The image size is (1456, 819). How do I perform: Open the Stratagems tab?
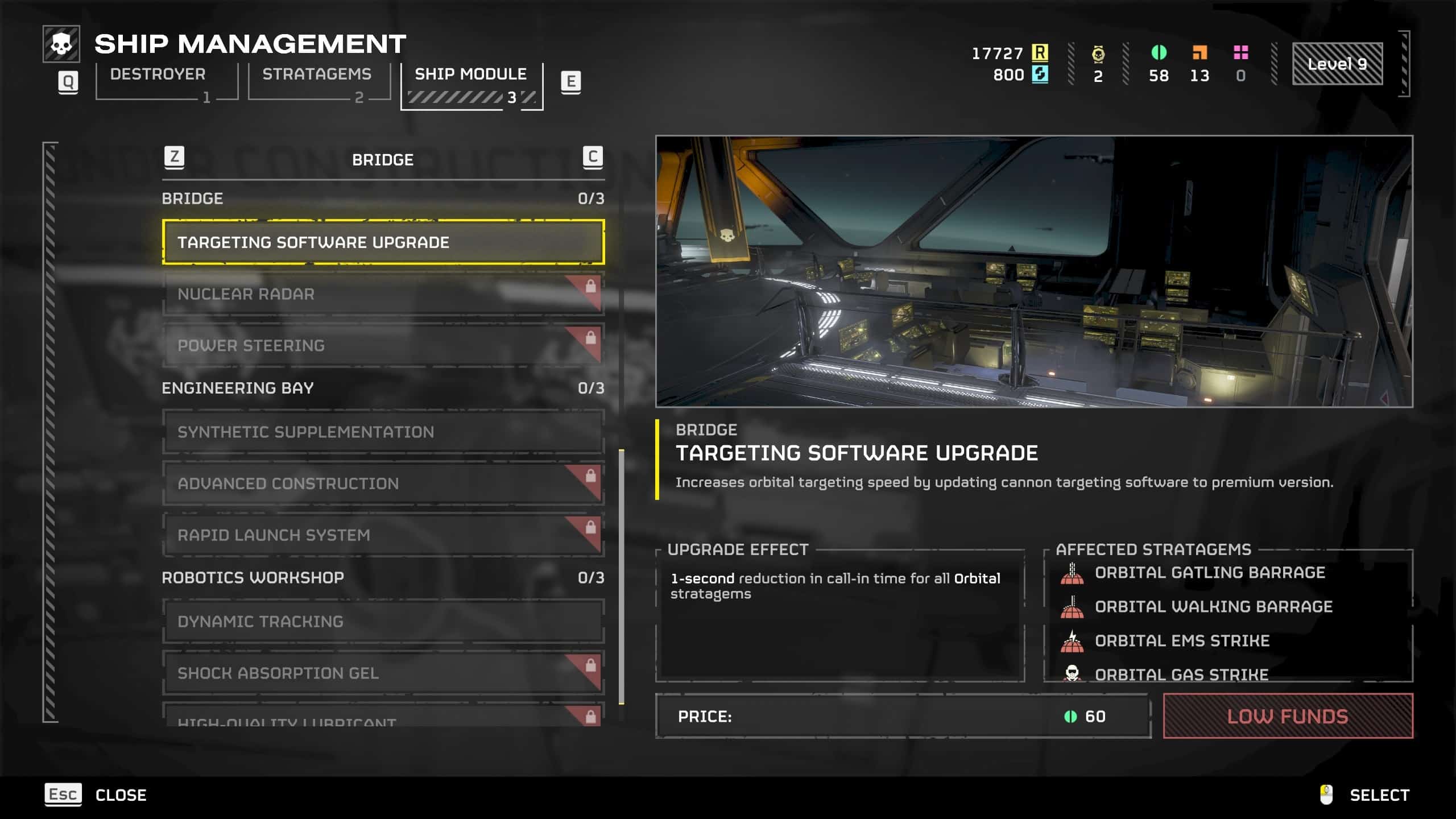[318, 81]
